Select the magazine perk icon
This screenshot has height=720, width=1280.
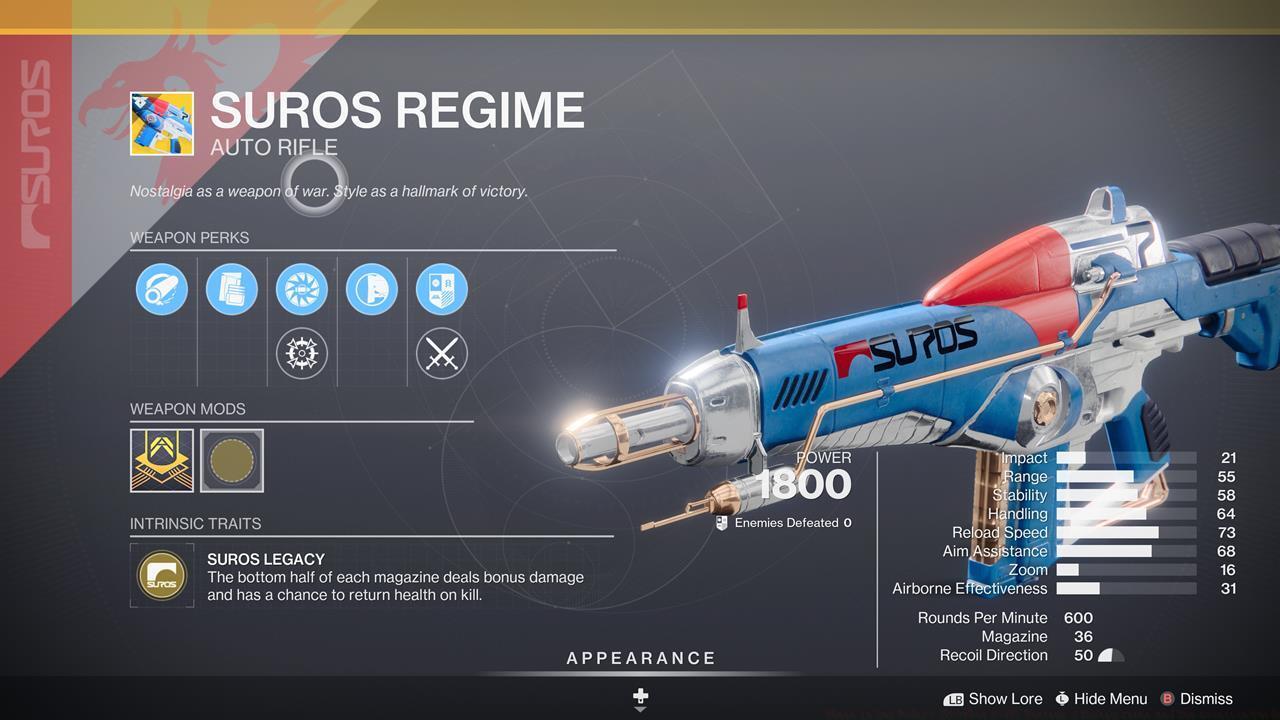[x=231, y=289]
